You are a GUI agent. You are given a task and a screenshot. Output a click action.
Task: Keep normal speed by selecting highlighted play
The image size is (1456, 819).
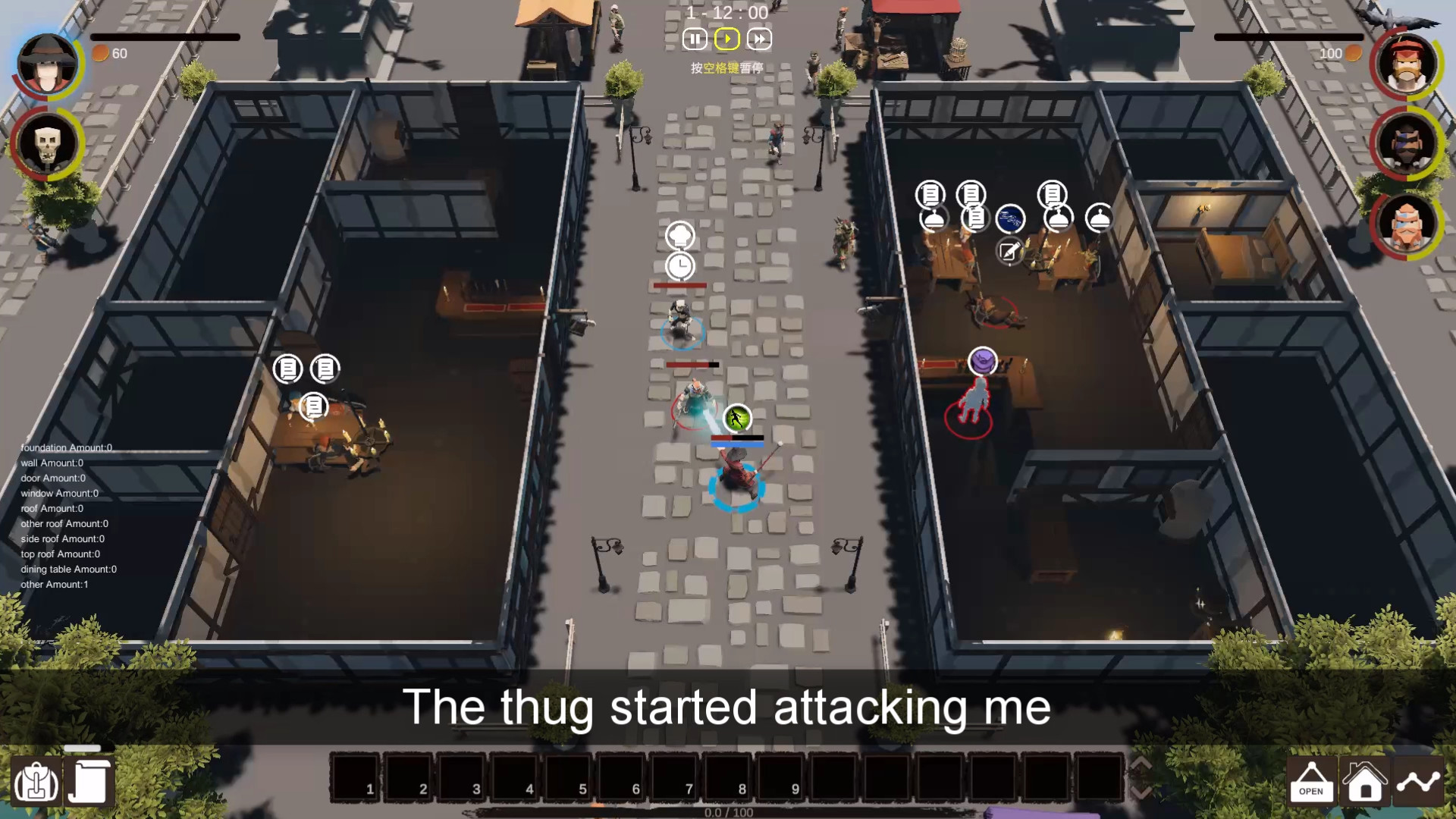click(x=726, y=39)
